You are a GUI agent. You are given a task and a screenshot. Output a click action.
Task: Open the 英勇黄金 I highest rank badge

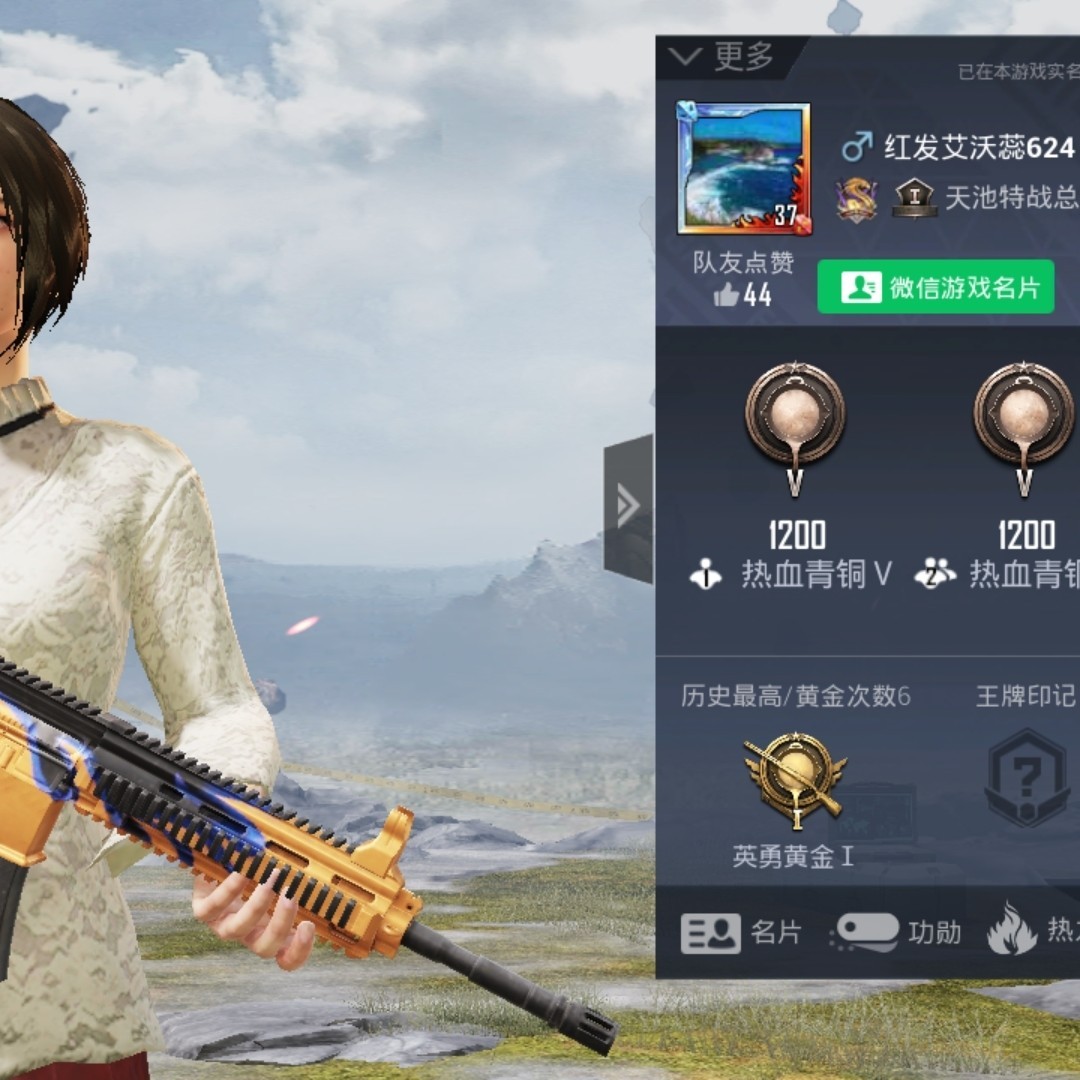[x=795, y=781]
